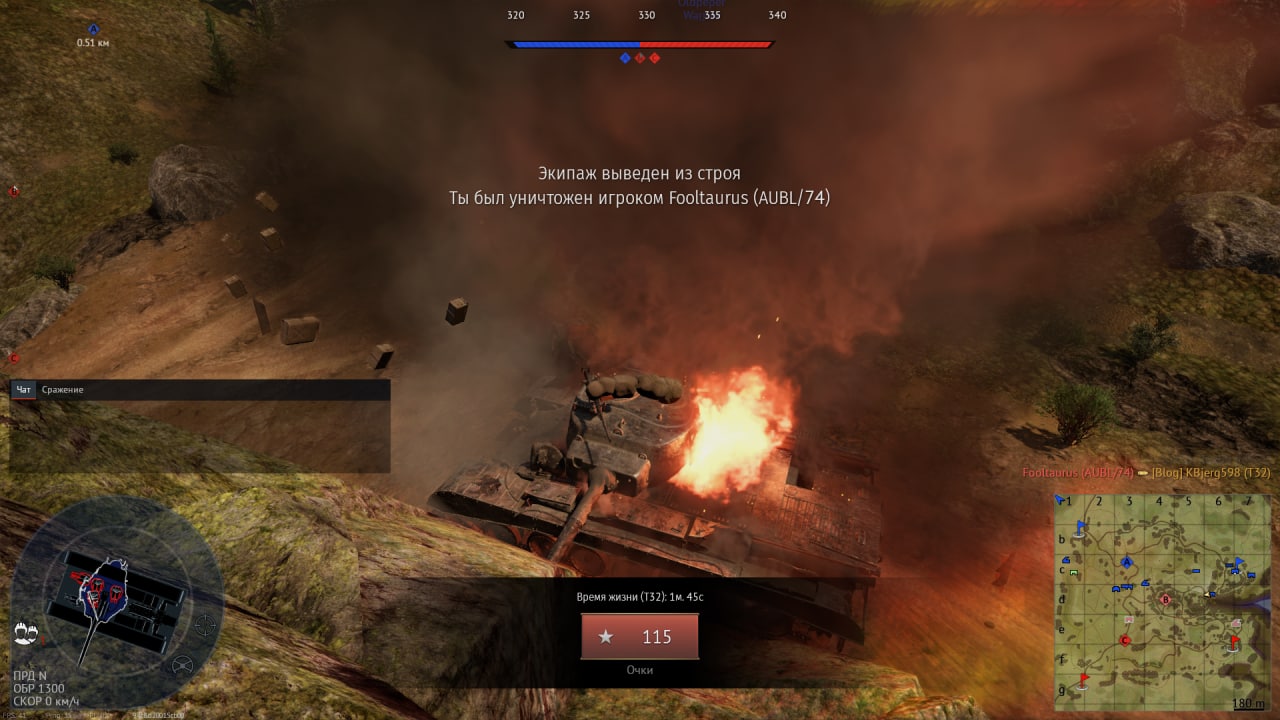1280x720 pixels.
Task: Click the crew members icon
Action: (x=26, y=633)
